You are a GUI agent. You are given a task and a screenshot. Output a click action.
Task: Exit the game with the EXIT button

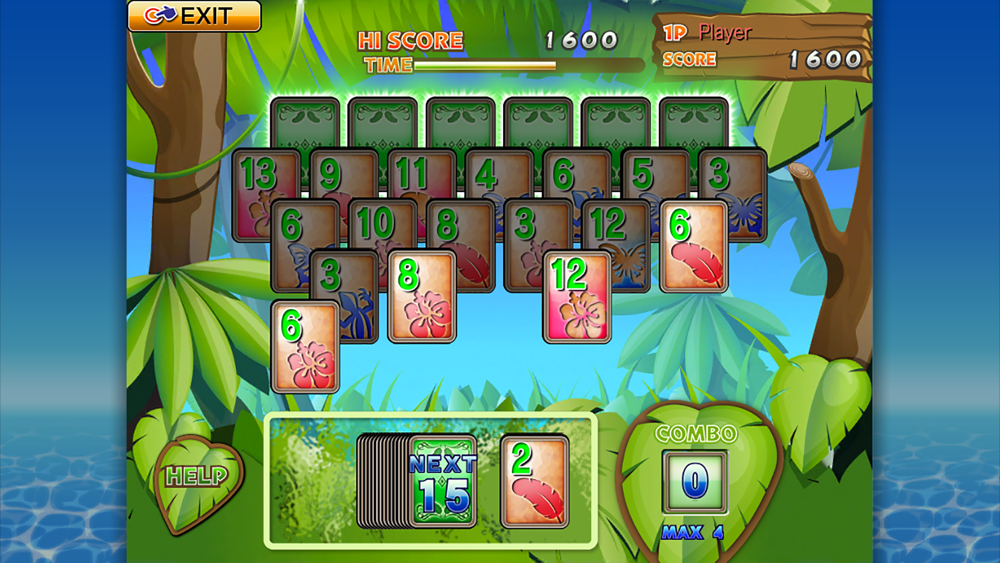click(194, 16)
